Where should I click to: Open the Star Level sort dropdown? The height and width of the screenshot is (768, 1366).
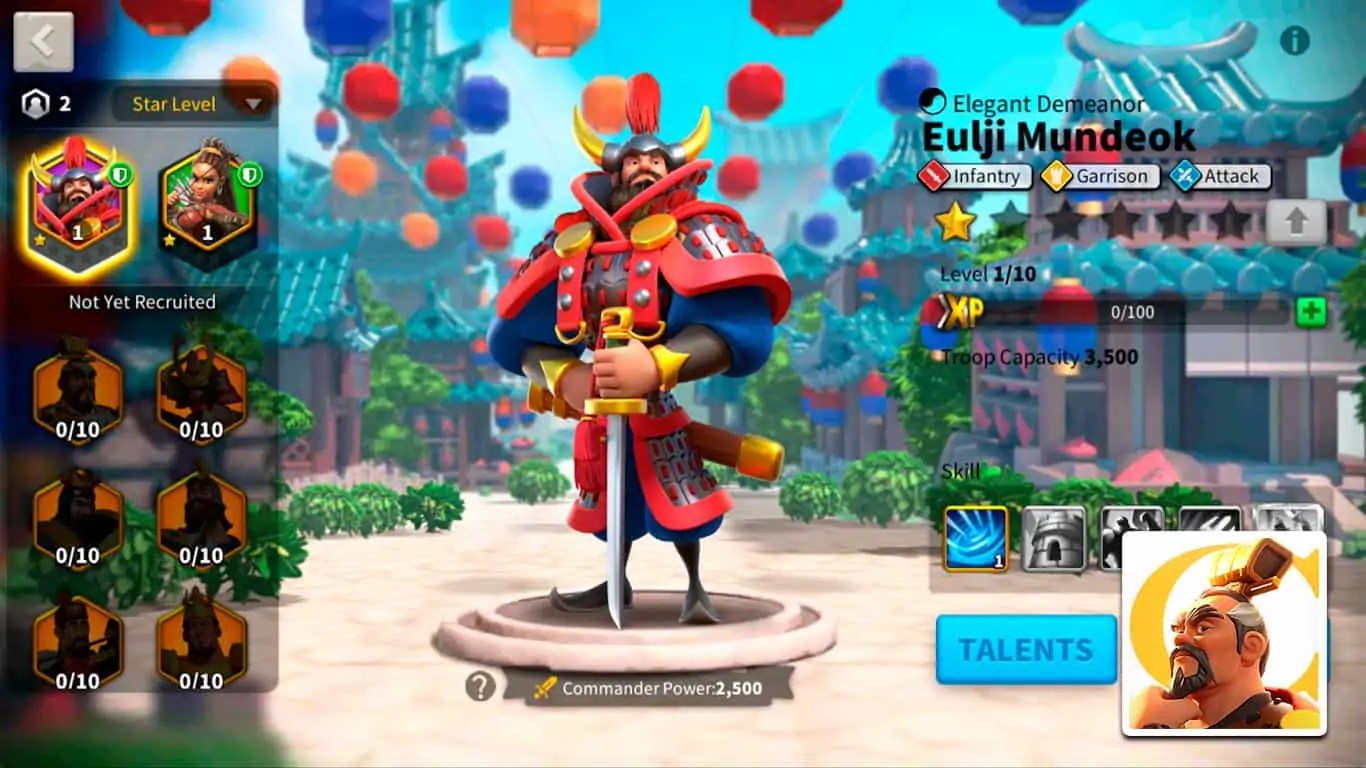click(x=188, y=104)
